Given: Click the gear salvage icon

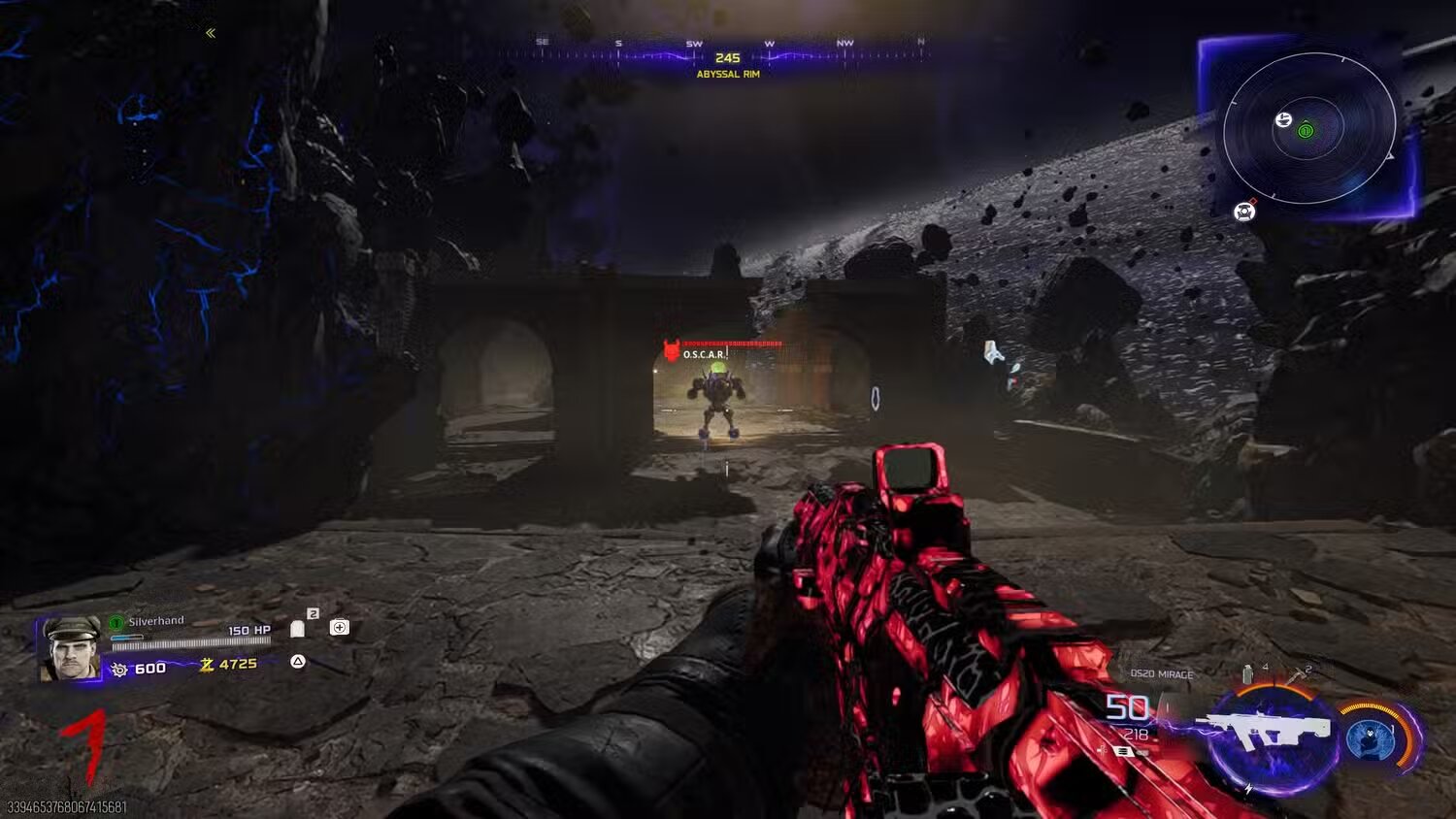Looking at the screenshot, I should [119, 670].
